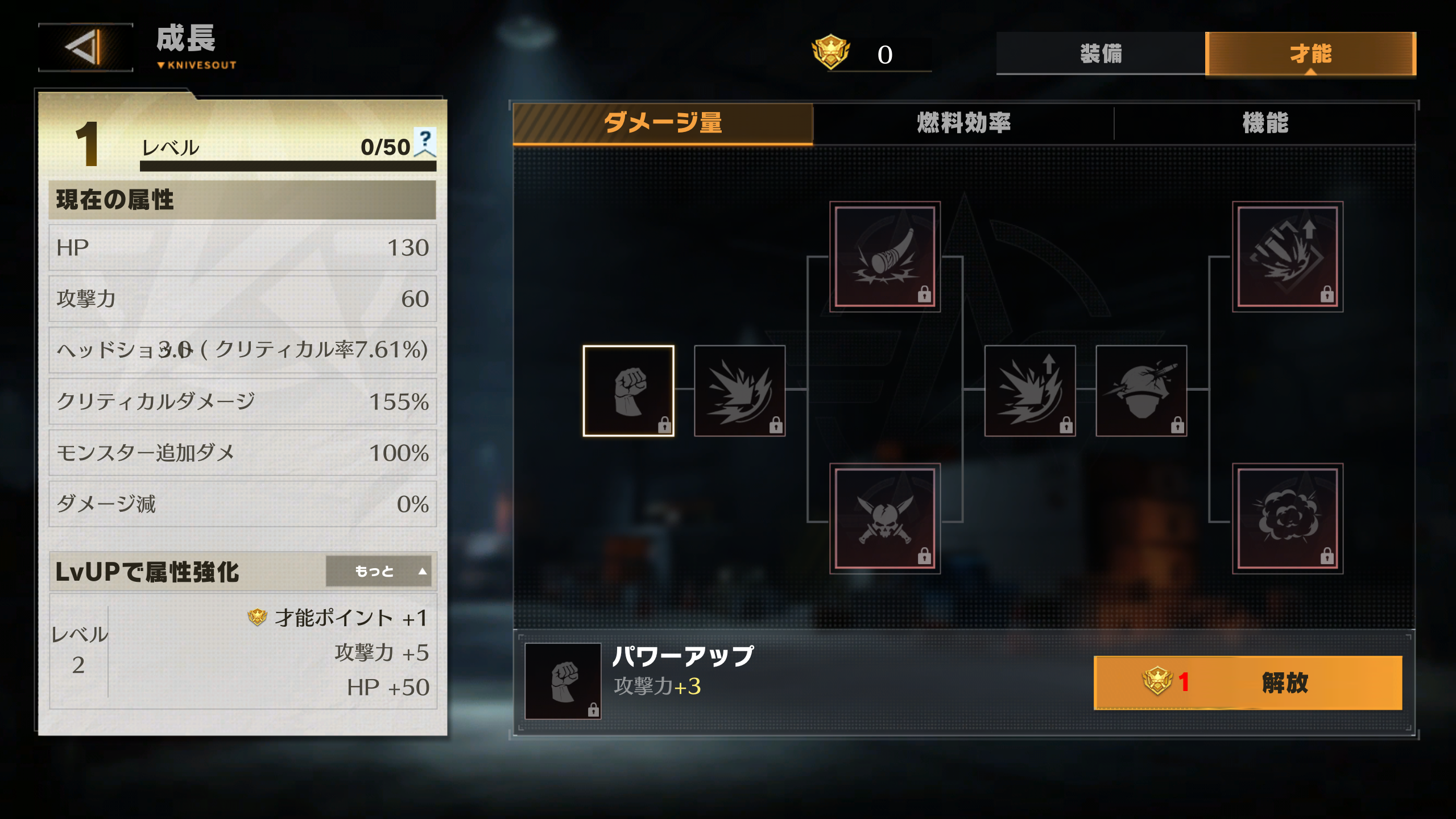1456x819 pixels.
Task: Select the drumstick smash talent in the top row
Action: (x=884, y=256)
